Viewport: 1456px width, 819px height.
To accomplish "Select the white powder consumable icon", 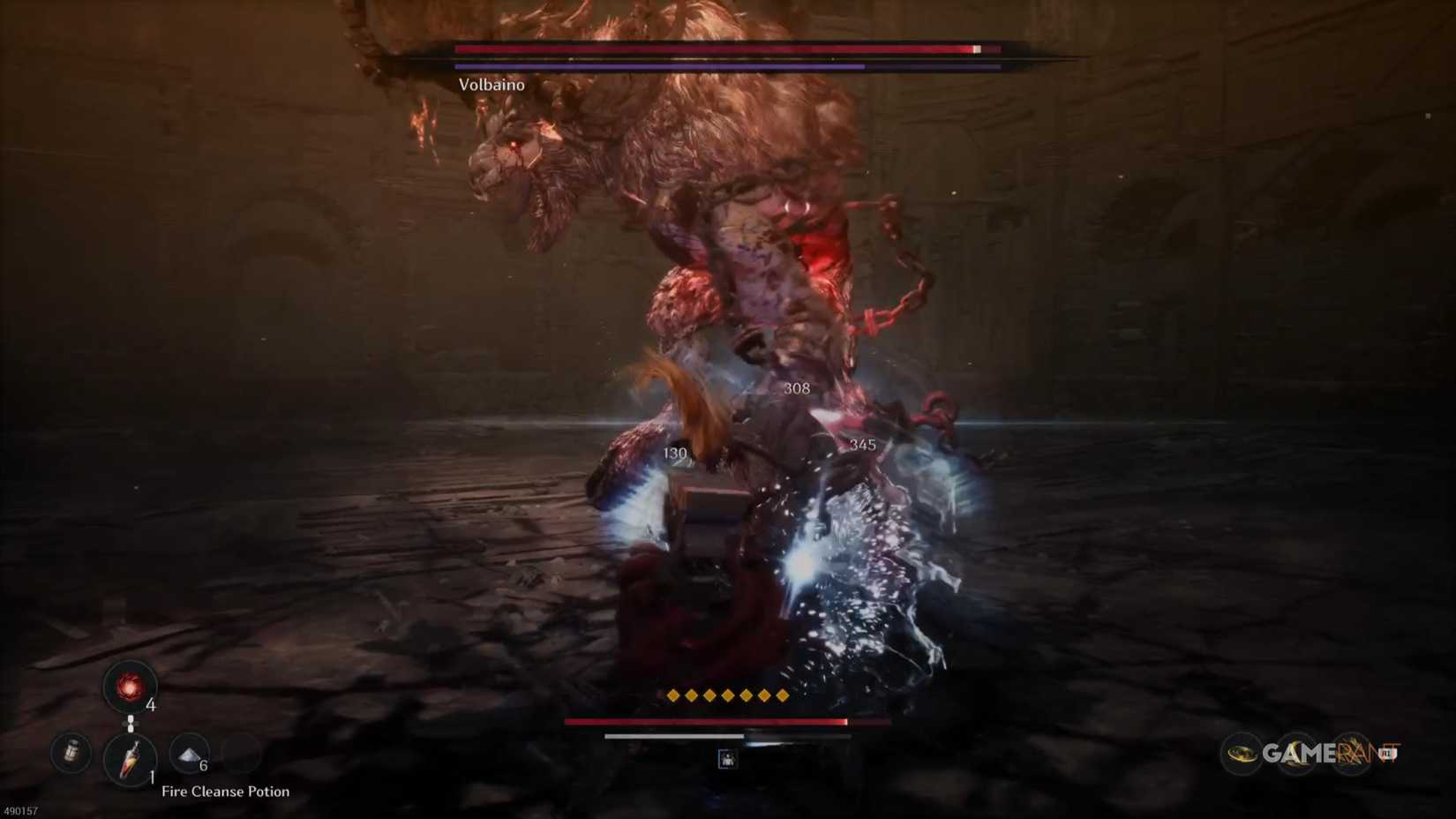I will pos(190,755).
